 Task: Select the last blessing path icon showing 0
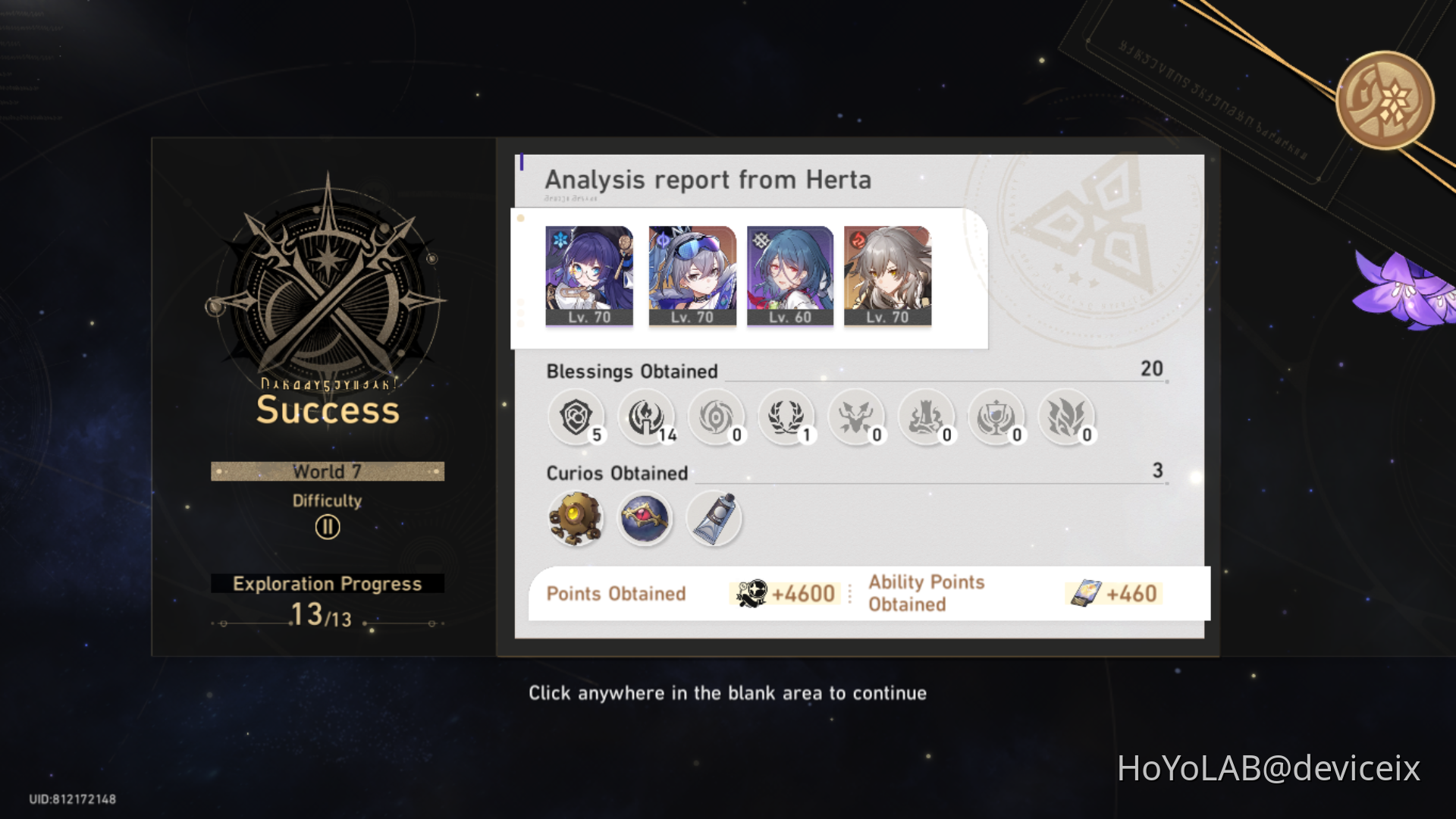point(1068,417)
